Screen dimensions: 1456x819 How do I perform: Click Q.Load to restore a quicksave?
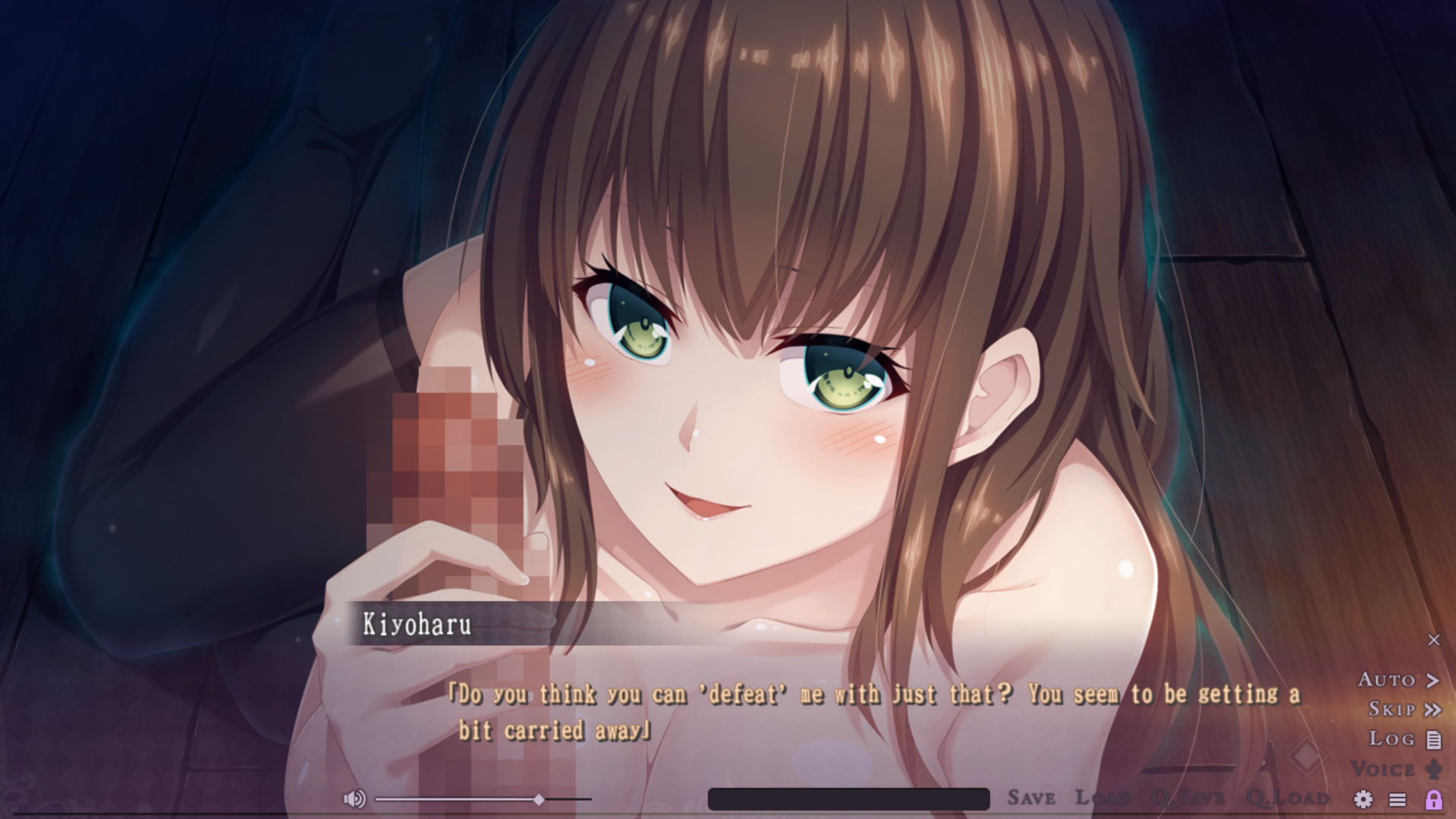(1289, 797)
